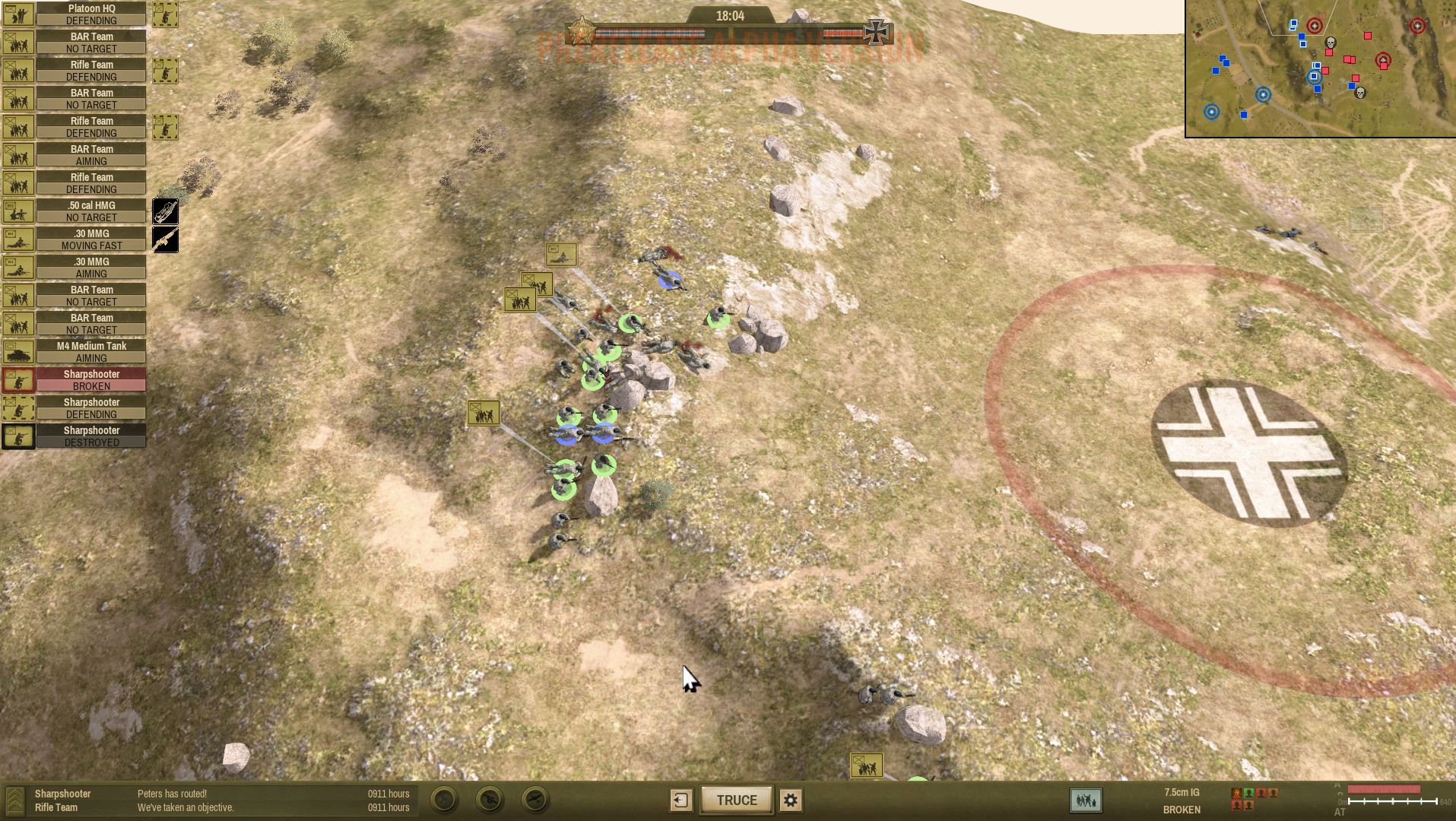Request an air strike via the aircraft icon

(x=535, y=800)
